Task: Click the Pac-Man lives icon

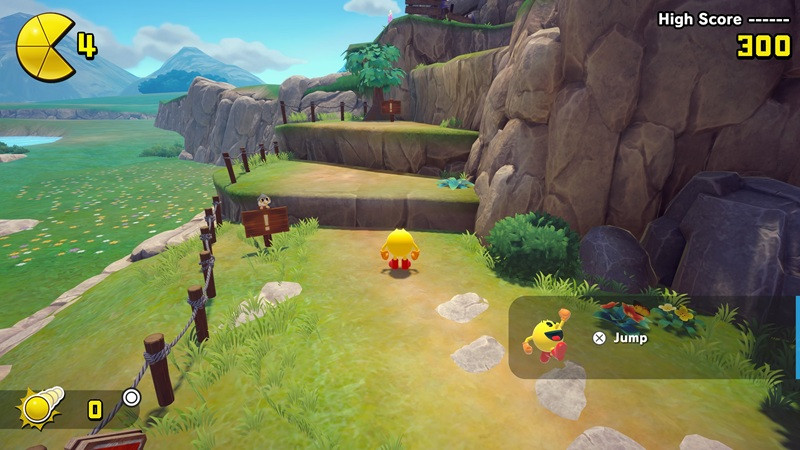Action: pos(45,46)
